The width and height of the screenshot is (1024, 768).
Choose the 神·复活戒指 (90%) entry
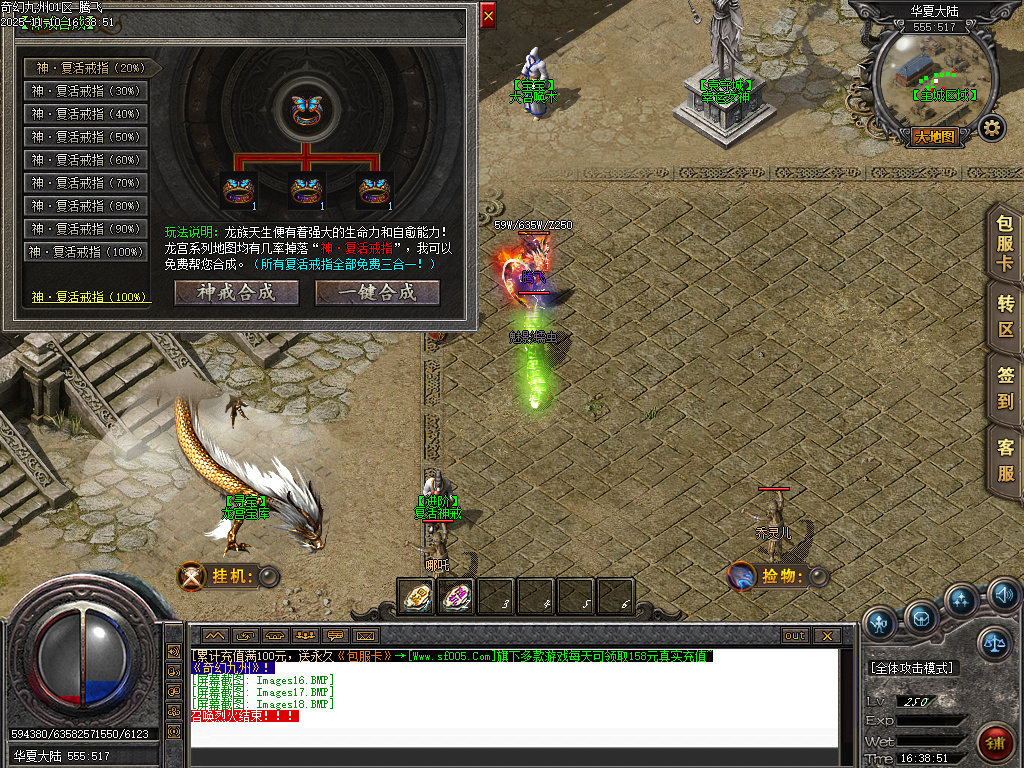coord(86,229)
